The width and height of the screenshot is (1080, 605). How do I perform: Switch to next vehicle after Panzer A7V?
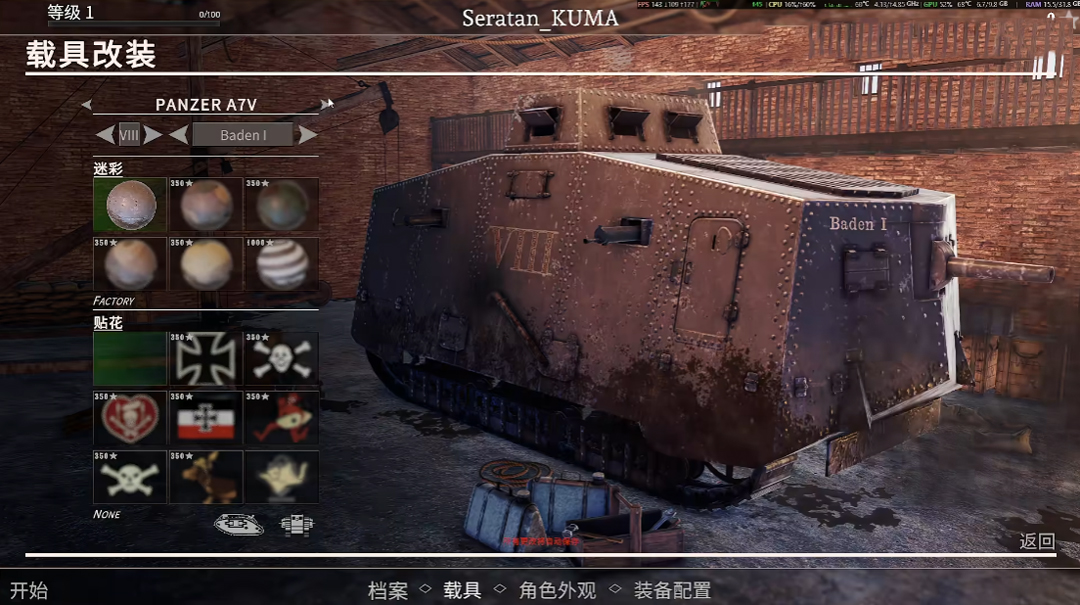(x=326, y=104)
